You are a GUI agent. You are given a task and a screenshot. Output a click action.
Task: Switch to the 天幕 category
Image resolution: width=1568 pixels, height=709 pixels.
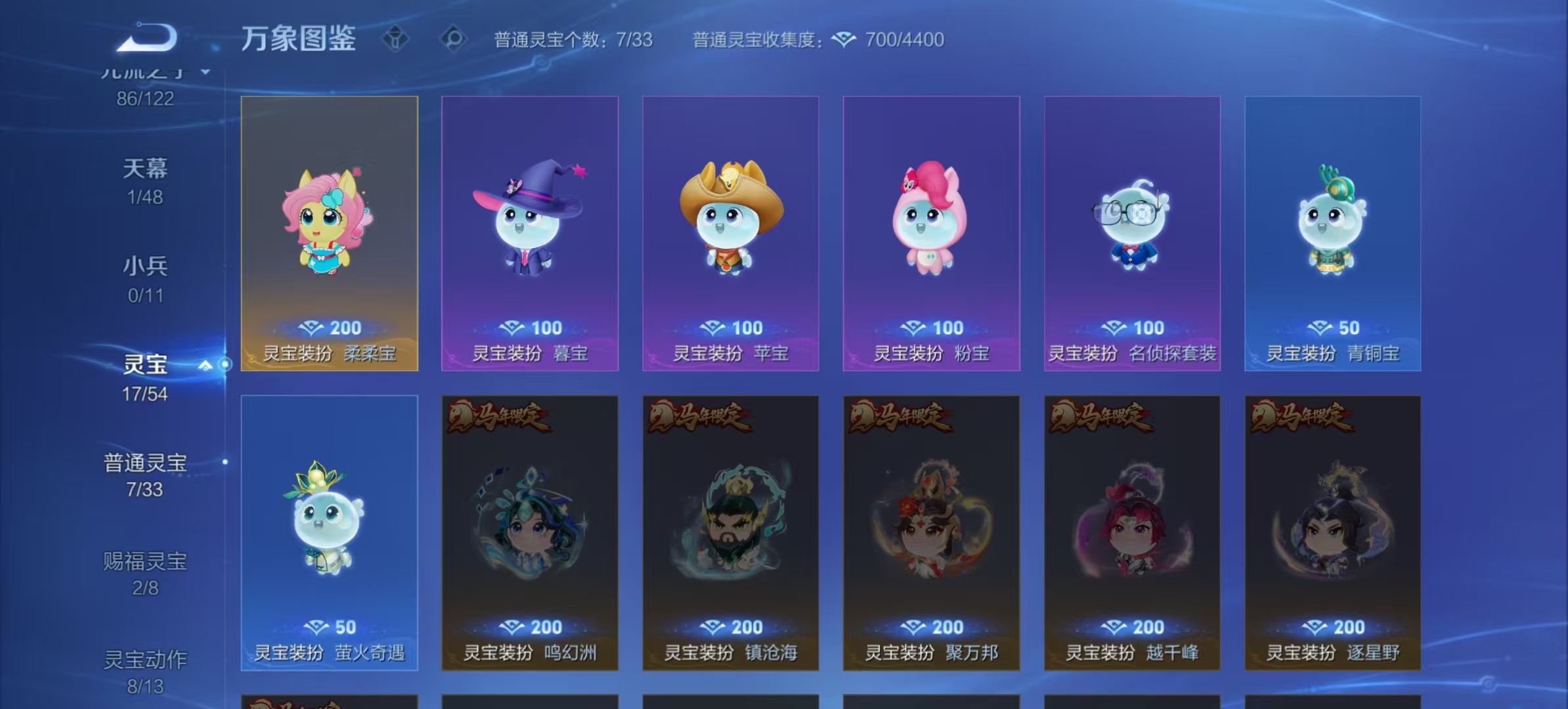[146, 168]
